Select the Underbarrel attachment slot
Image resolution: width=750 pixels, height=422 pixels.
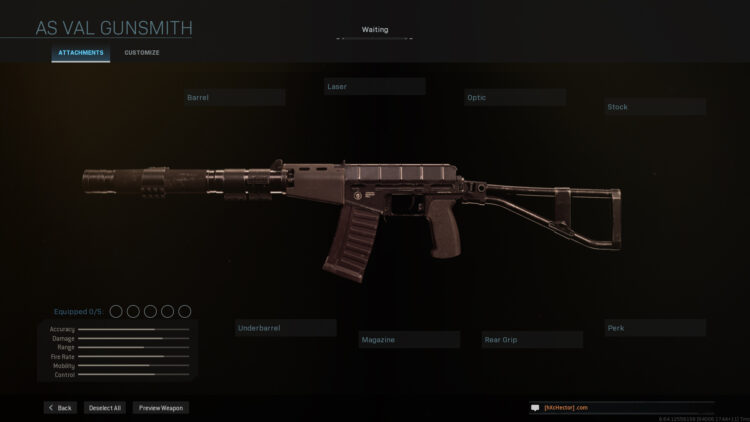coord(286,328)
